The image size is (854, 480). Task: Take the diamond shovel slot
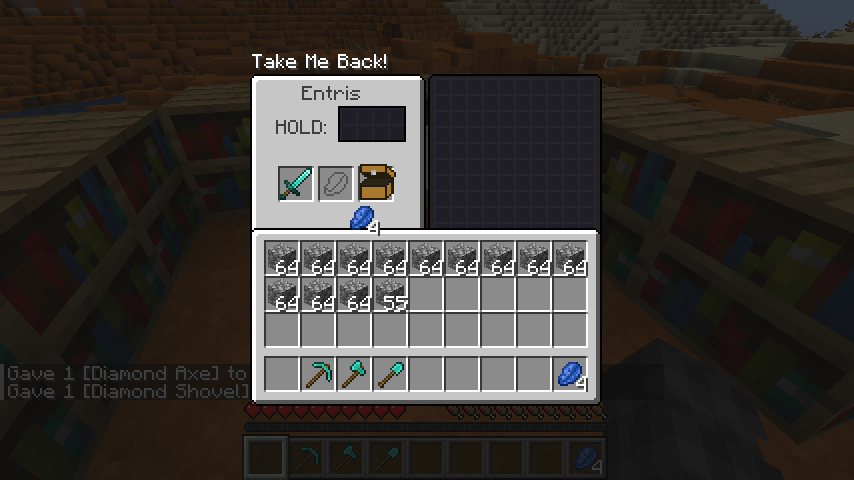(x=390, y=374)
